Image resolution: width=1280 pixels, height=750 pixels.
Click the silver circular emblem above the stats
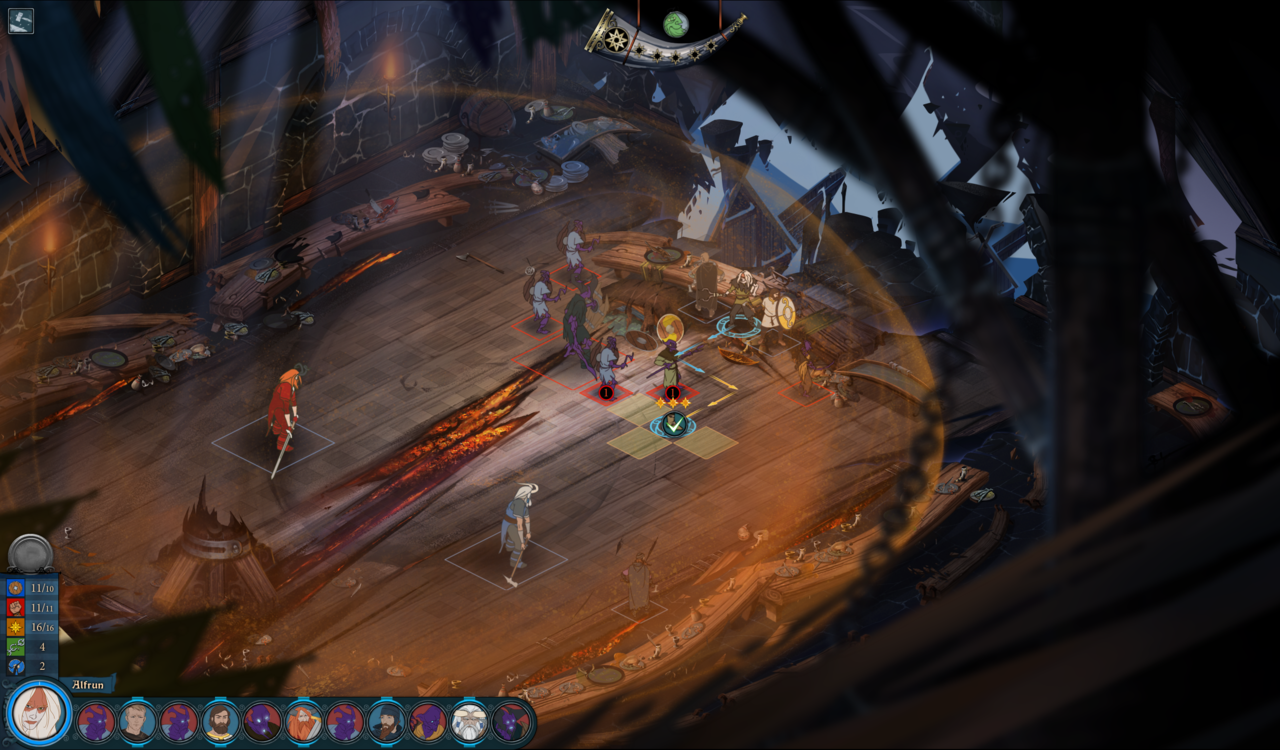coord(29,552)
